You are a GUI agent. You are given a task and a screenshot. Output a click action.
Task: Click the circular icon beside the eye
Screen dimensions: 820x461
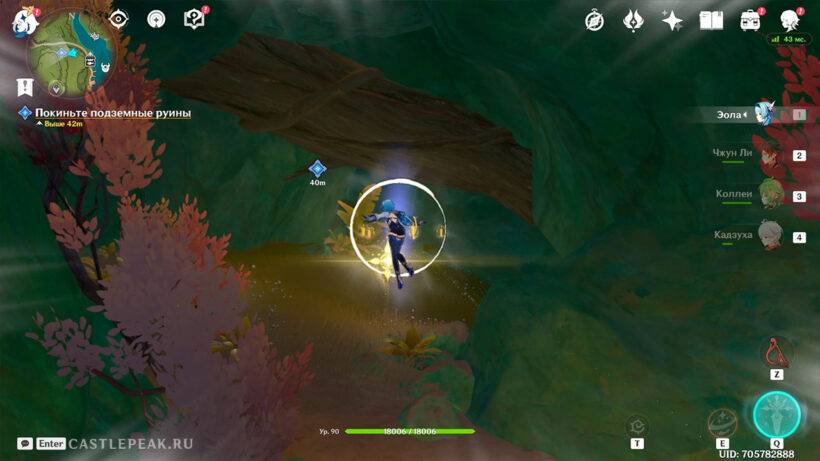click(156, 19)
